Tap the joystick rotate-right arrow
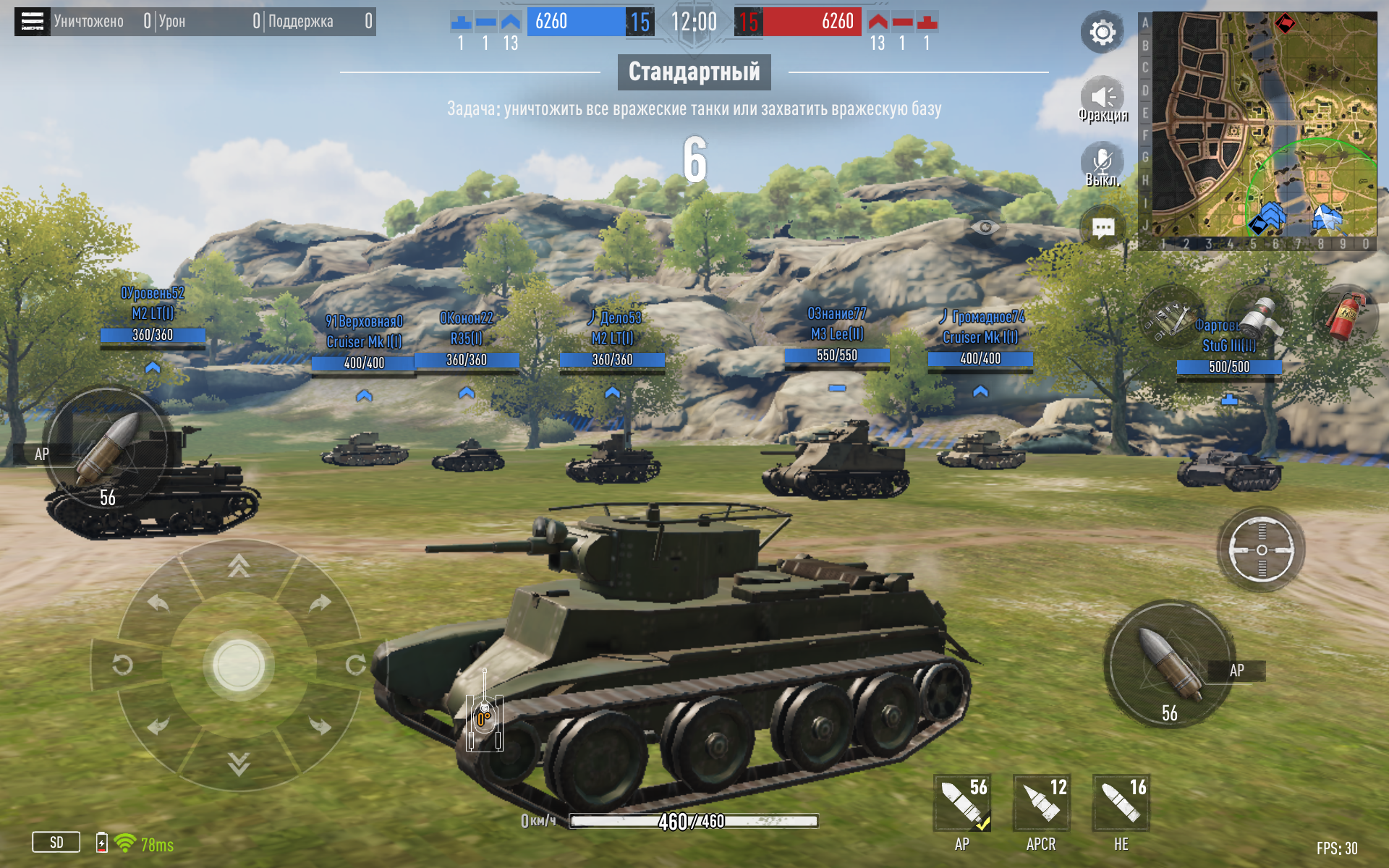 point(355,665)
